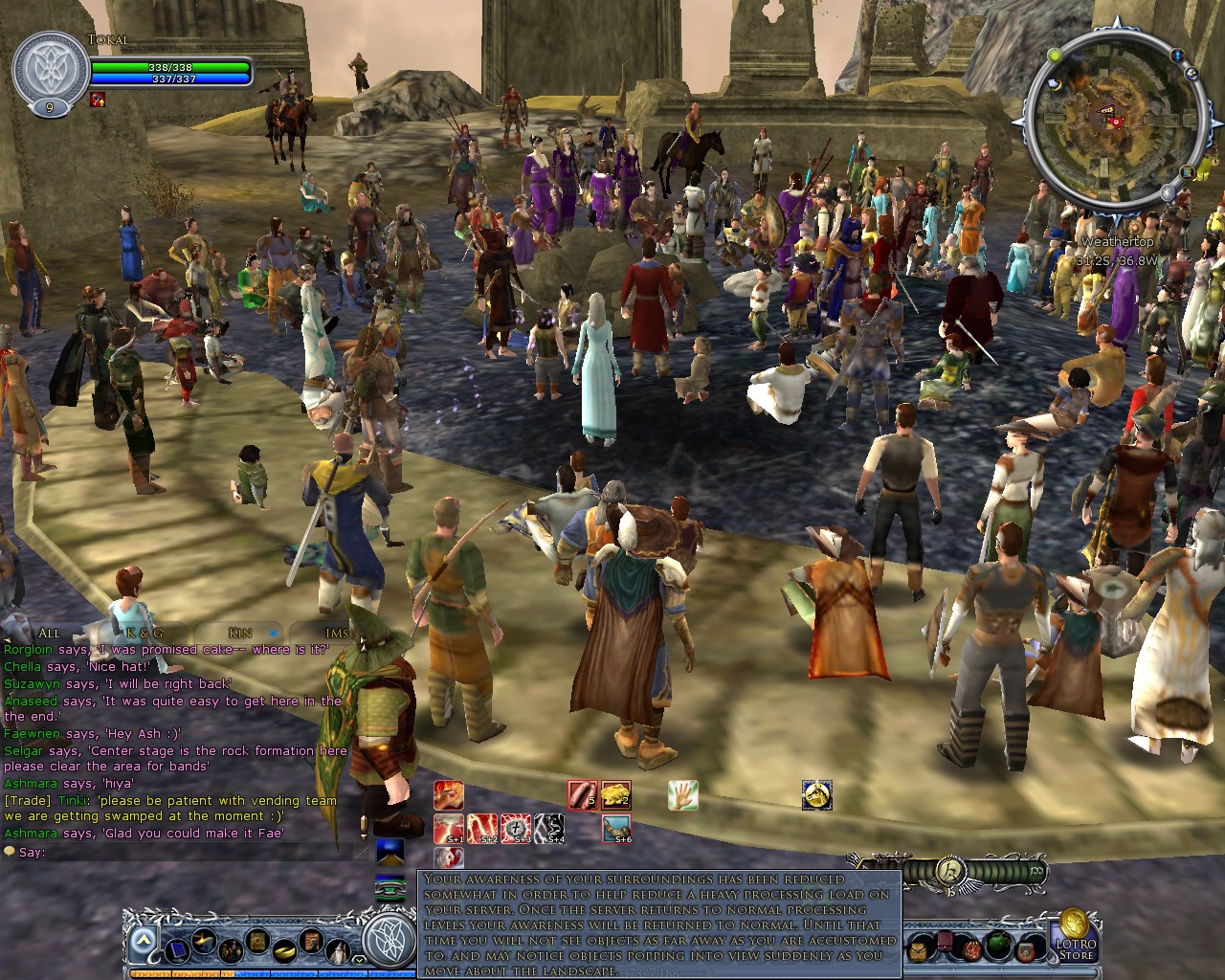Blow the signal horn item S+6

point(617,829)
